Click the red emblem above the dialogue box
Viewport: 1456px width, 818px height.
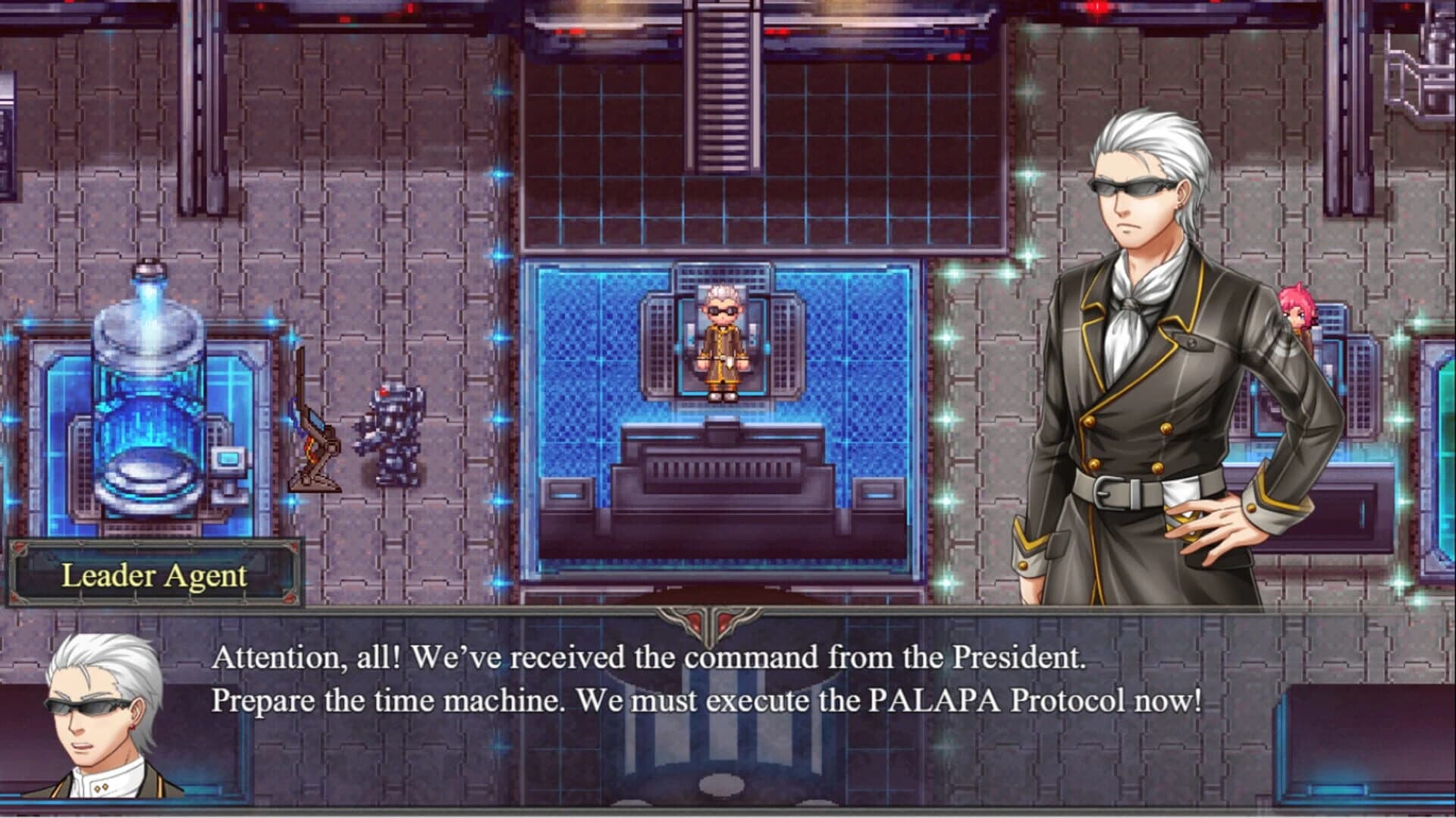pos(709,622)
